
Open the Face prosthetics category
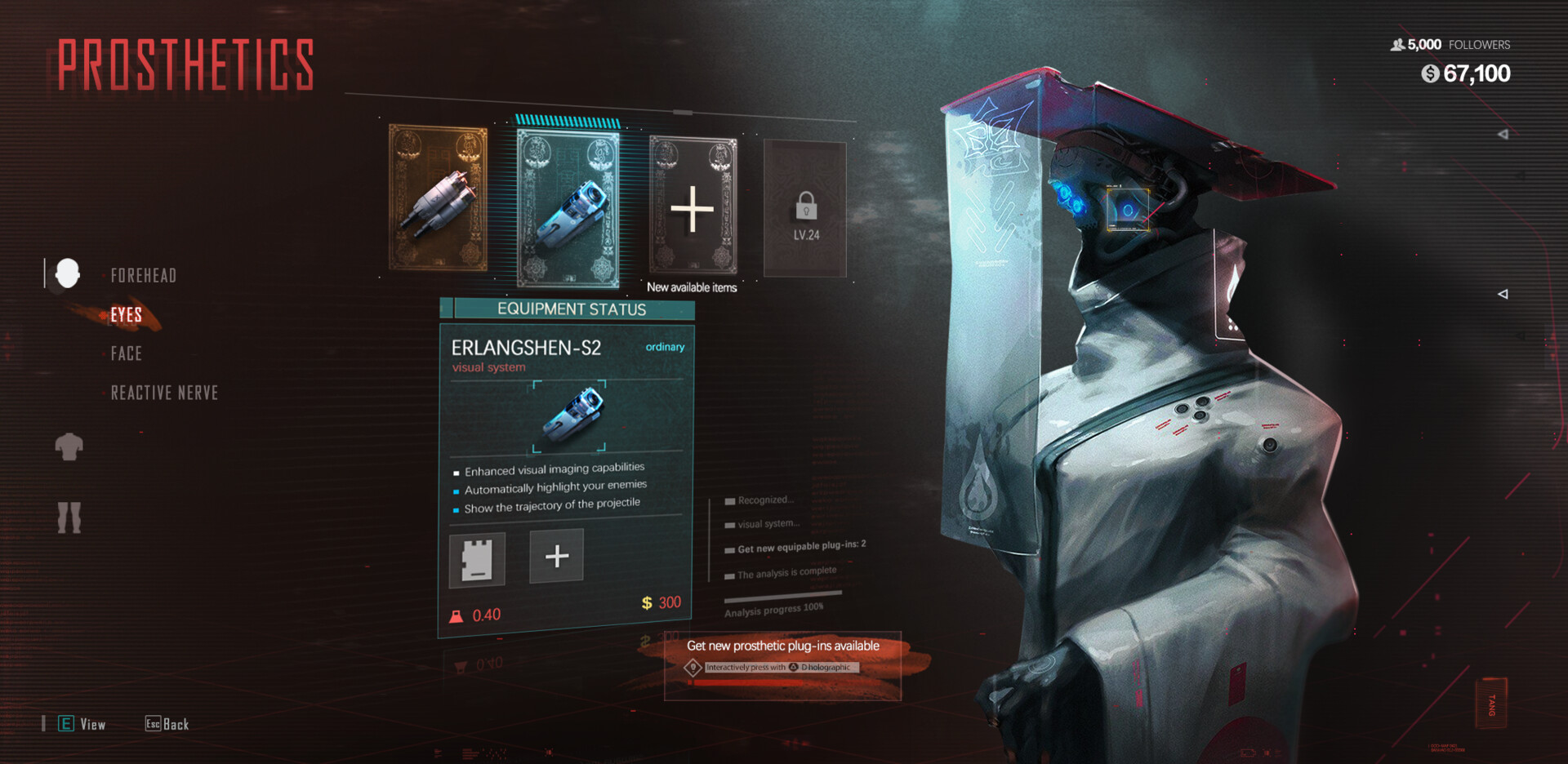(x=127, y=353)
